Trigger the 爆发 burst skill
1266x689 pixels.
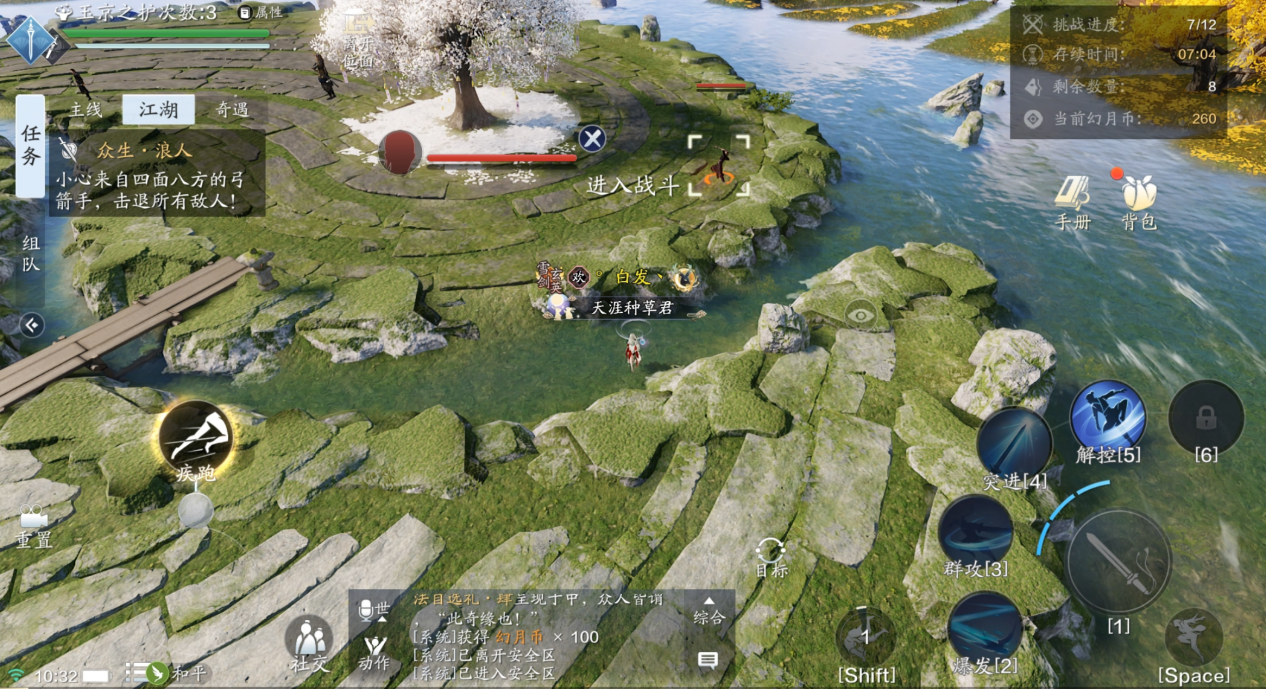coord(984,628)
